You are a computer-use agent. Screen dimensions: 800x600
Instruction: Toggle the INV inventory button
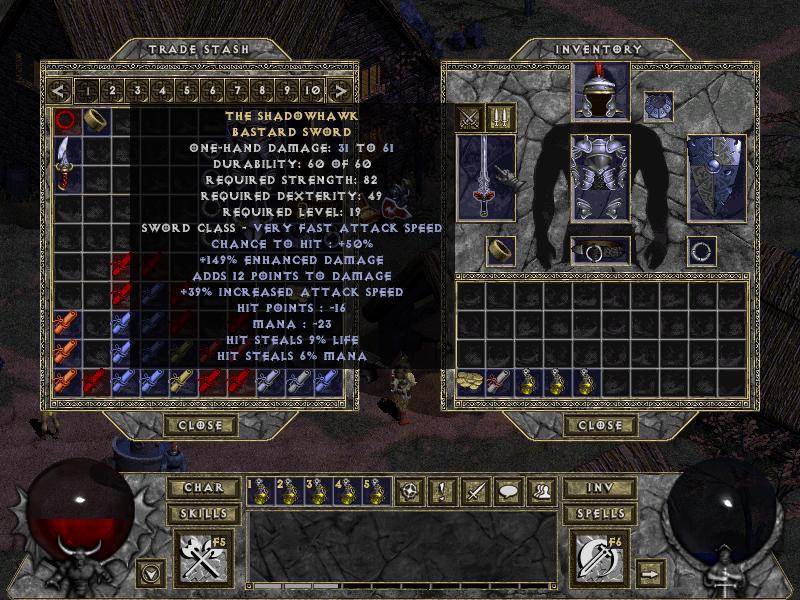pyautogui.click(x=600, y=489)
